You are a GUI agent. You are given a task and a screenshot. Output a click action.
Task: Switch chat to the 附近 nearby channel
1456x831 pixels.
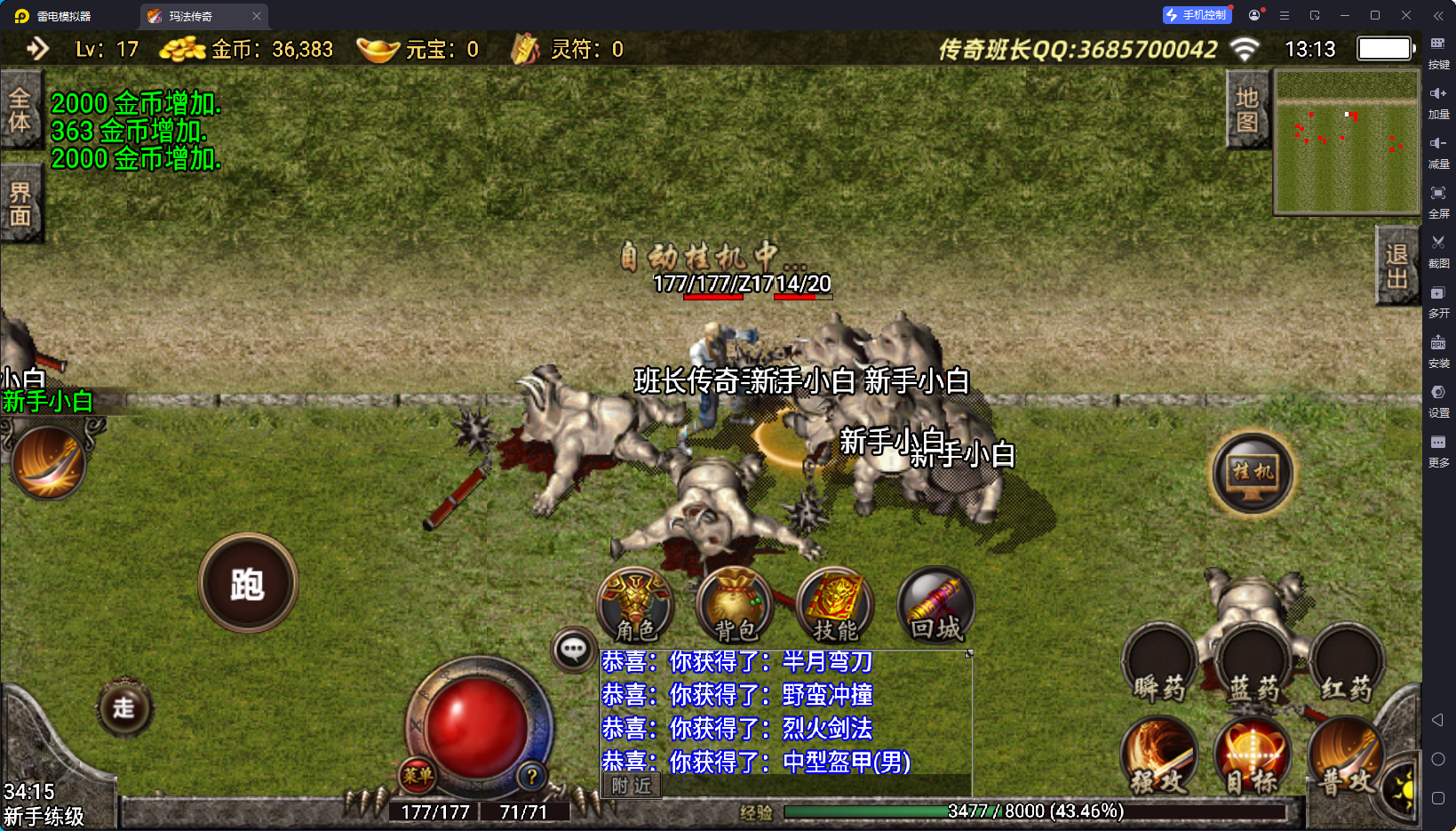point(632,786)
